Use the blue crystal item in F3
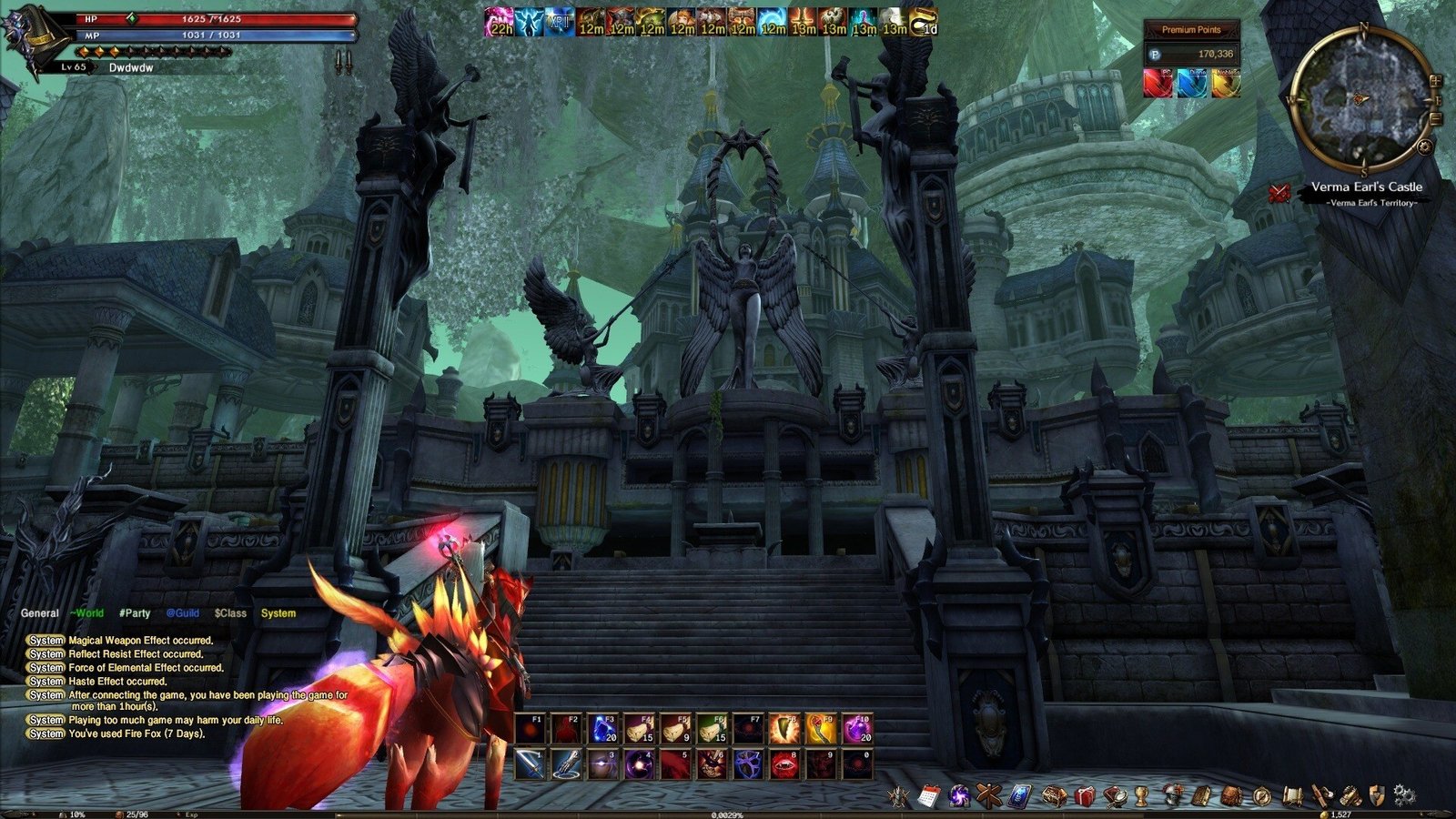Viewport: 1456px width, 819px height. tap(603, 728)
